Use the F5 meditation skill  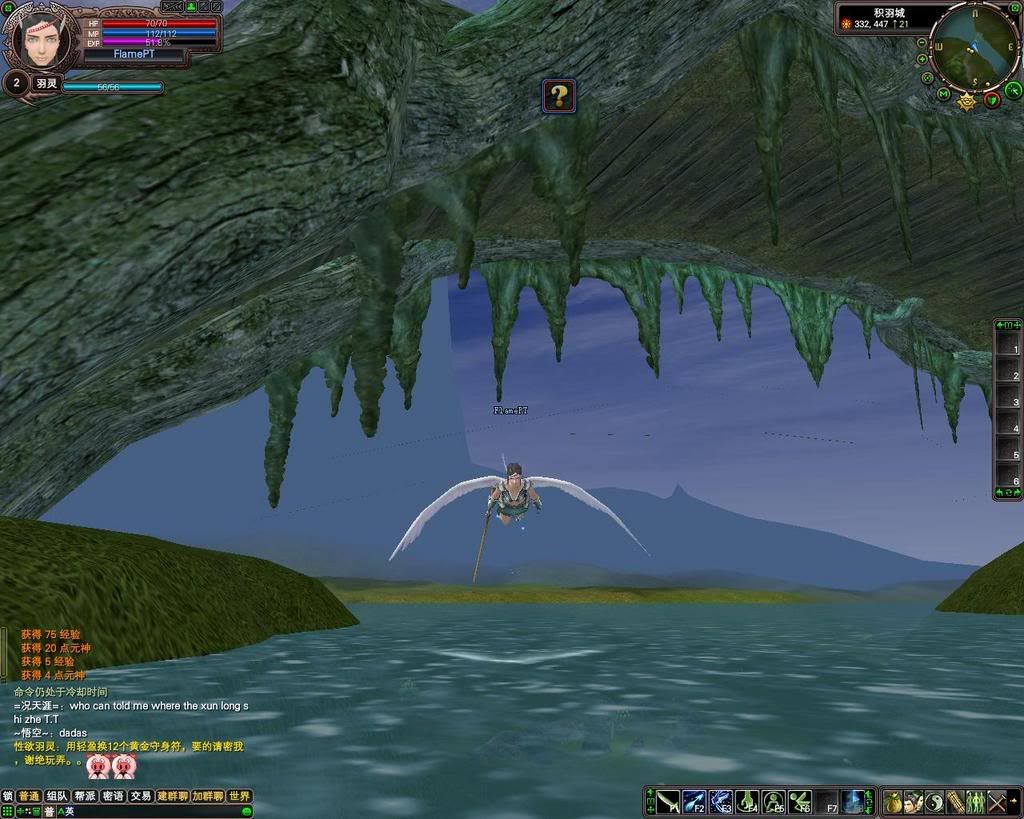pos(774,802)
